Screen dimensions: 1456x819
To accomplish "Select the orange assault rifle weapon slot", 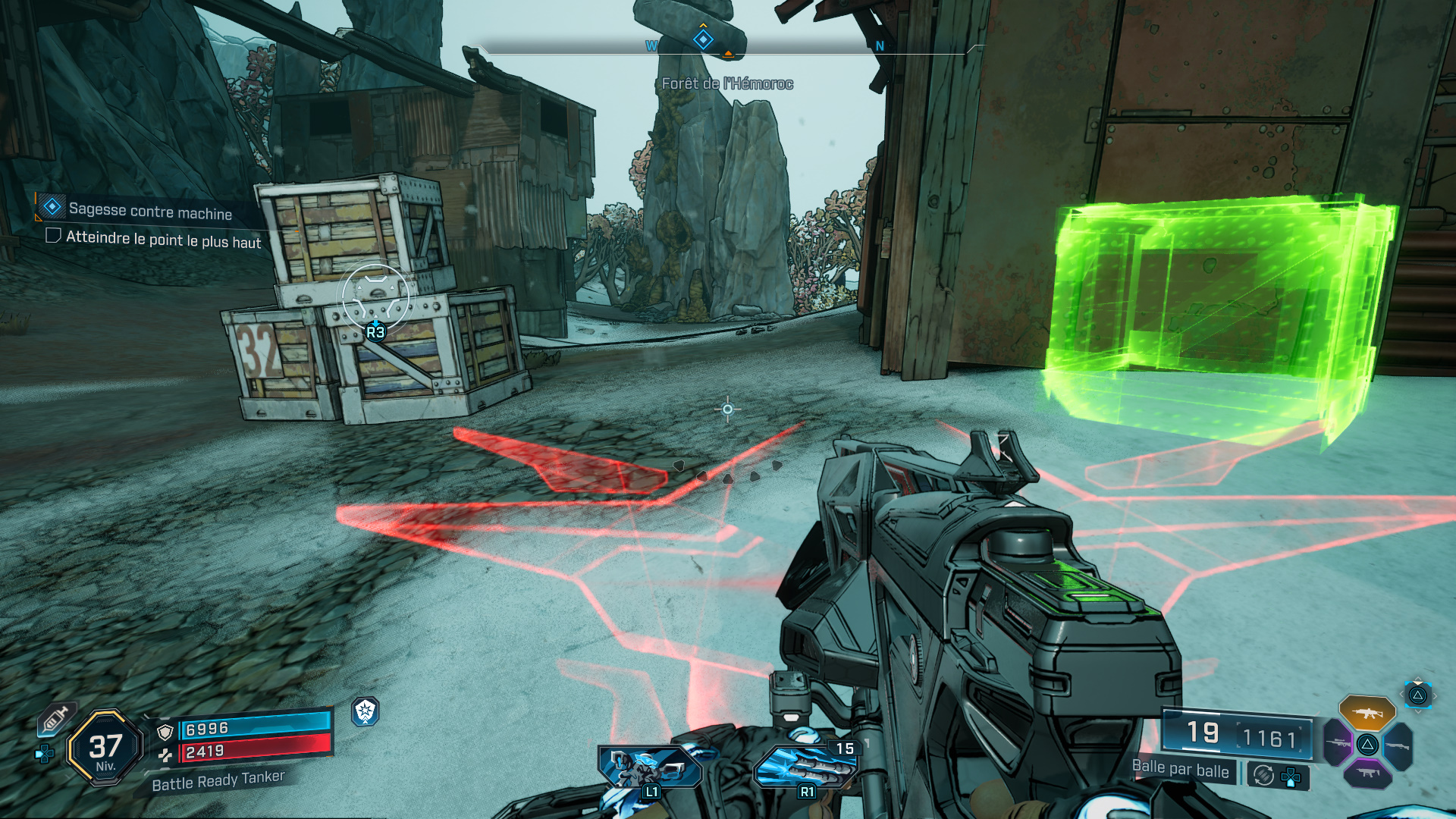I will point(1367,712).
